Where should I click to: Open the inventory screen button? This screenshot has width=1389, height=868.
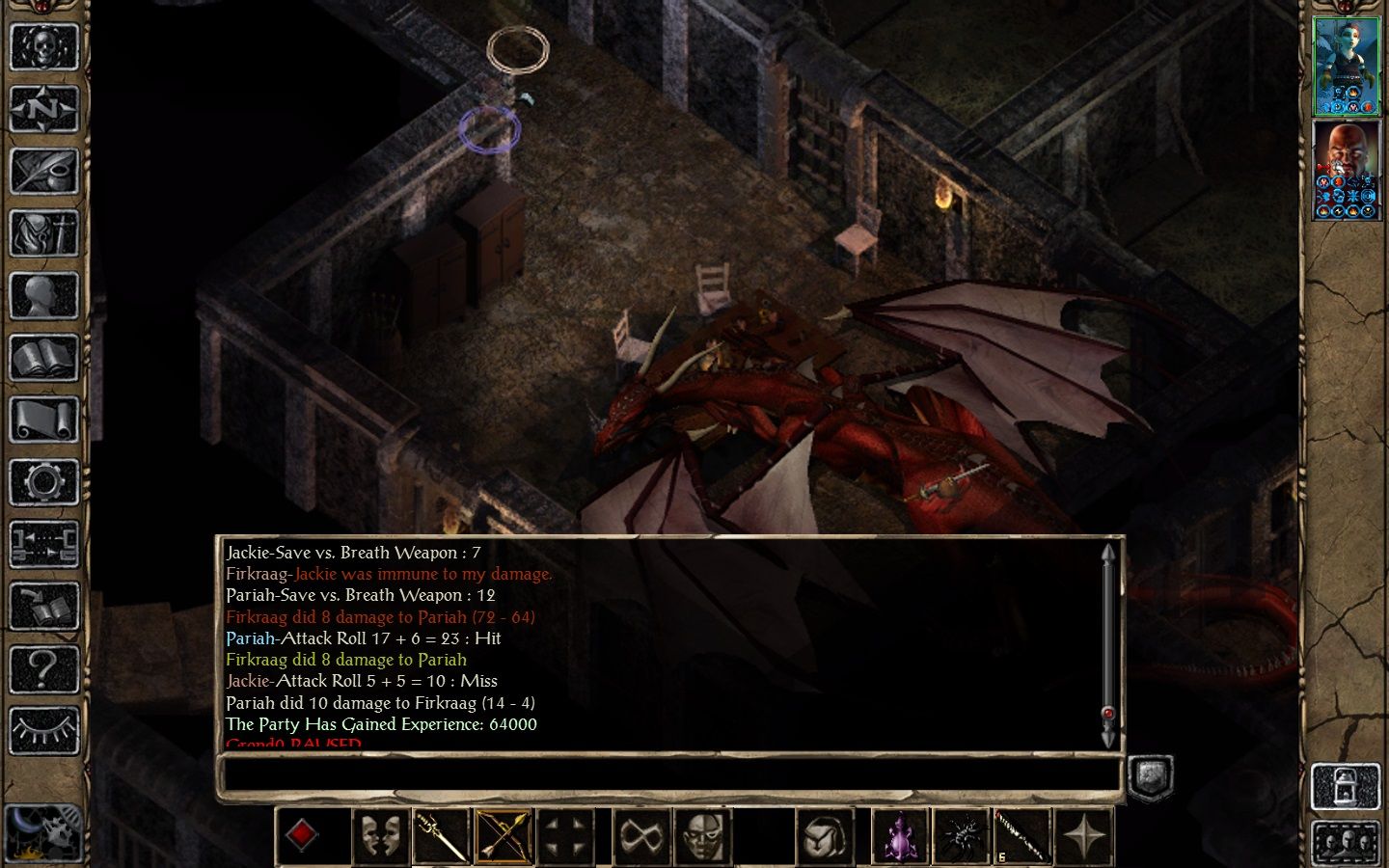(43, 233)
